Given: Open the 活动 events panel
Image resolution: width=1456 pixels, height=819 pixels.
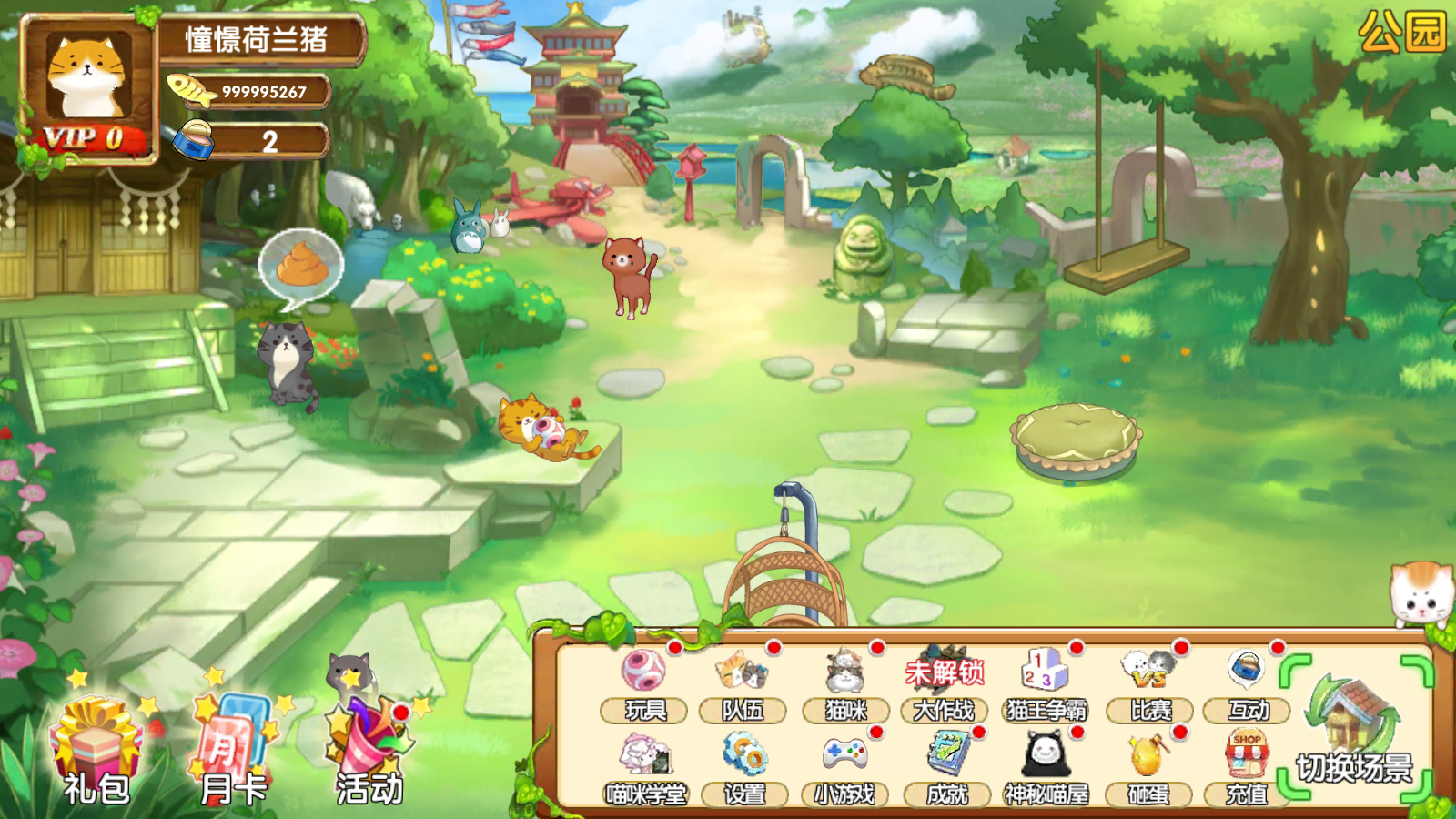Looking at the screenshot, I should [x=369, y=752].
